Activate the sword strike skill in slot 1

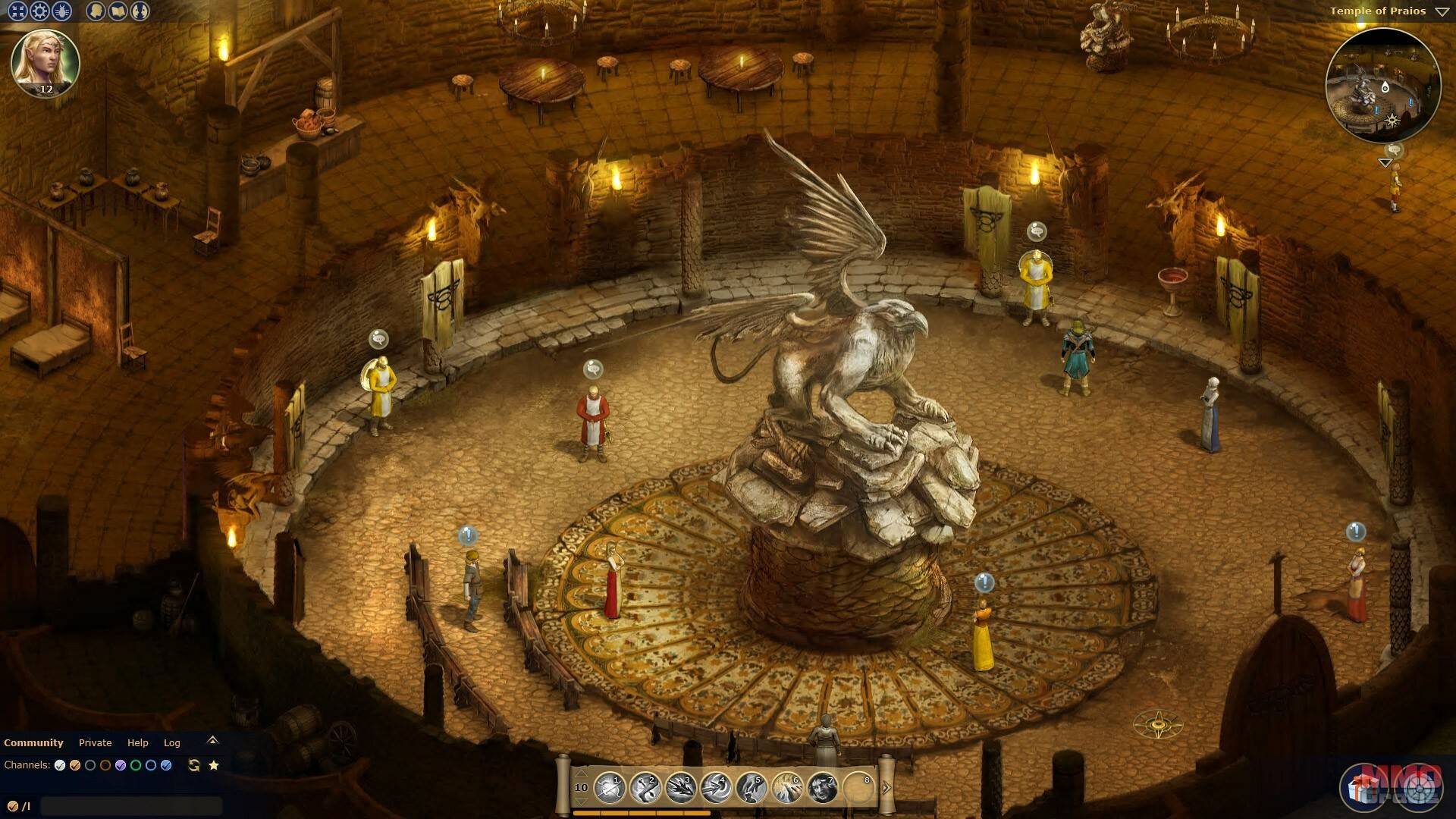tap(609, 788)
